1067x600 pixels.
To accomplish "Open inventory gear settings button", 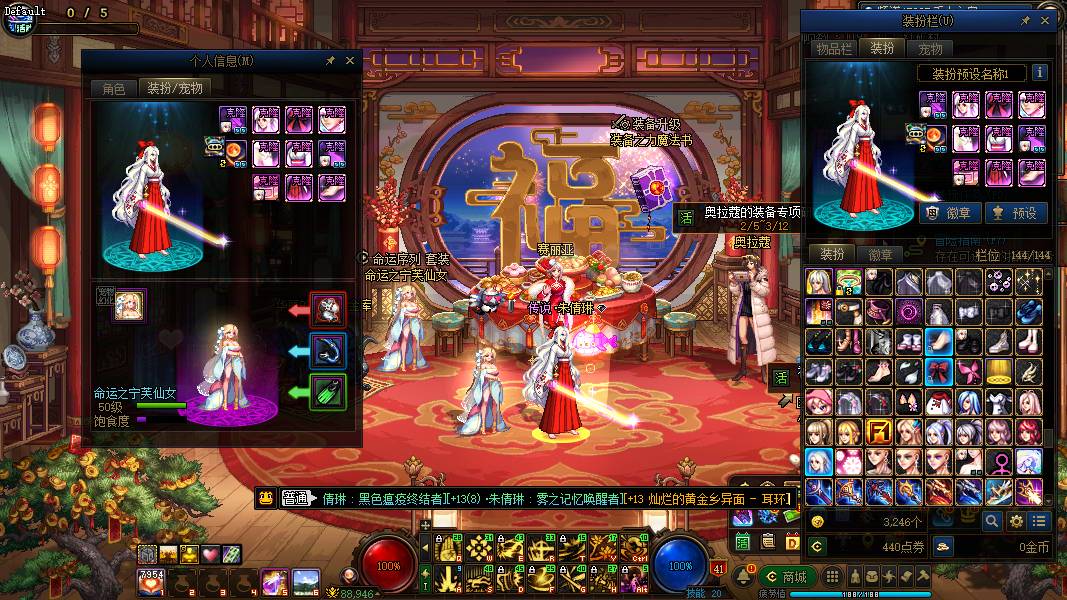I will pyautogui.click(x=1016, y=521).
